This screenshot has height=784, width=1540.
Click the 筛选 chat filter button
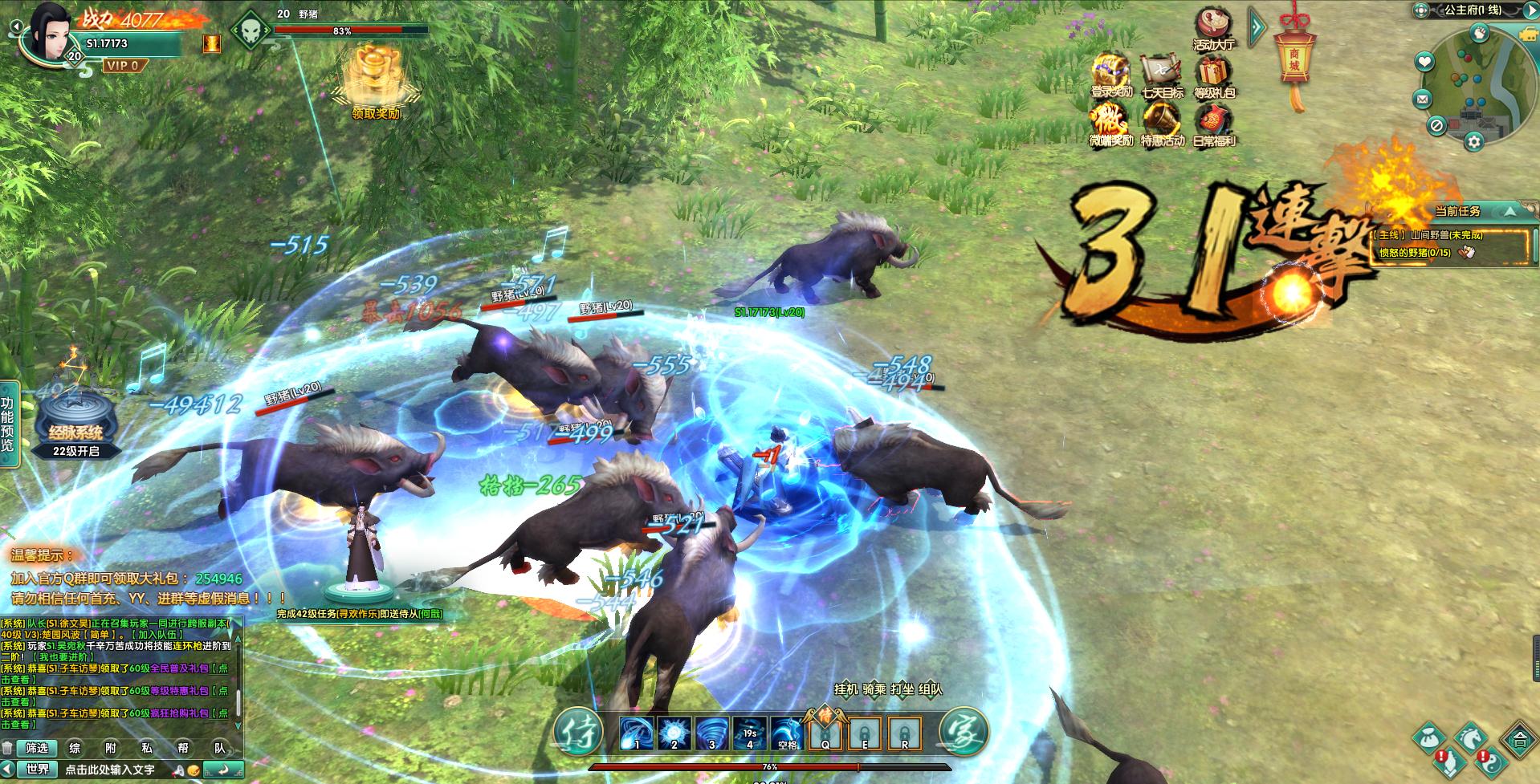(x=37, y=748)
